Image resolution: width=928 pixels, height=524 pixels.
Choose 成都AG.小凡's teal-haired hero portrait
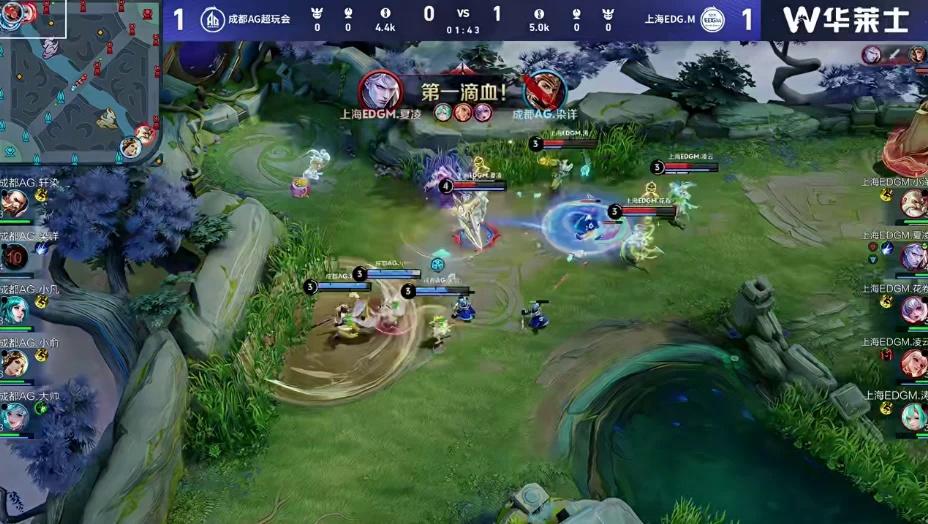(13, 309)
